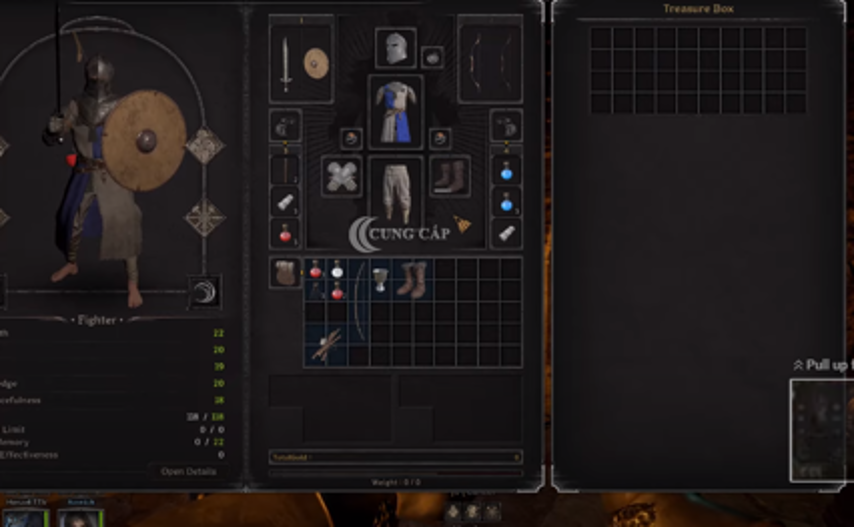Click the equipped cloth pants slot
Image resolution: width=854 pixels, height=527 pixels.
[x=395, y=189]
